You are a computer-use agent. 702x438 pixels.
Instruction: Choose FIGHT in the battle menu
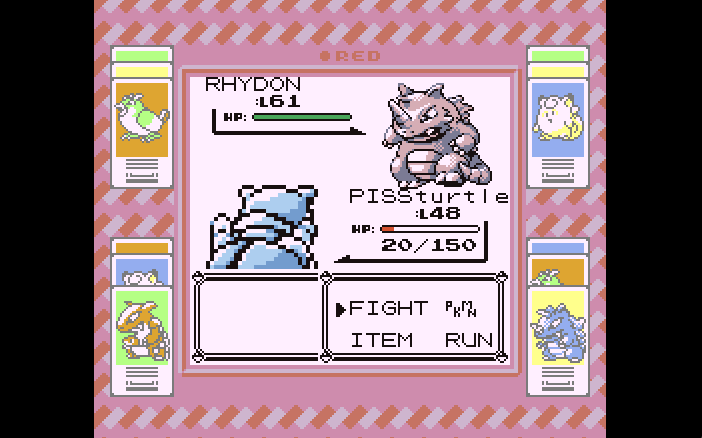(x=388, y=309)
